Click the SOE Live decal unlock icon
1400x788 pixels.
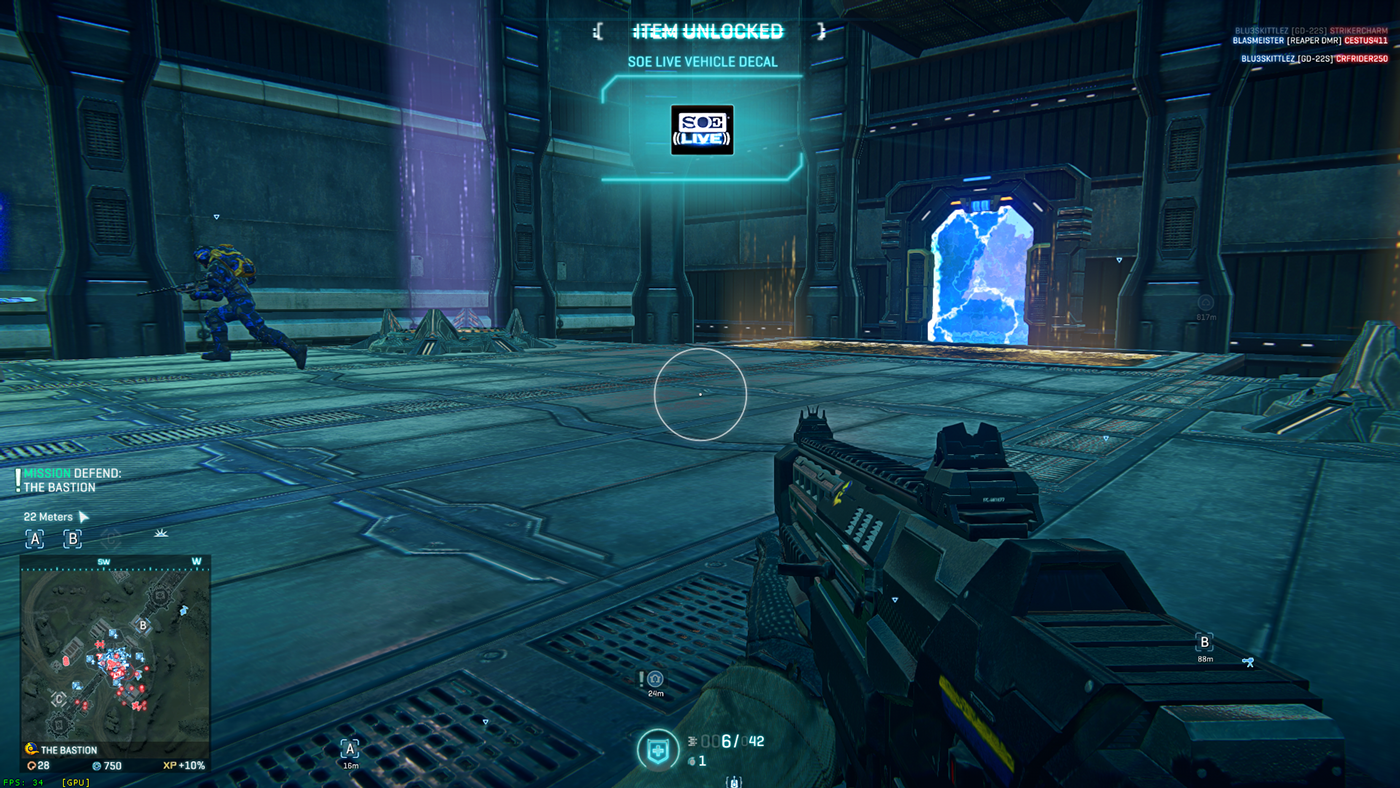702,130
